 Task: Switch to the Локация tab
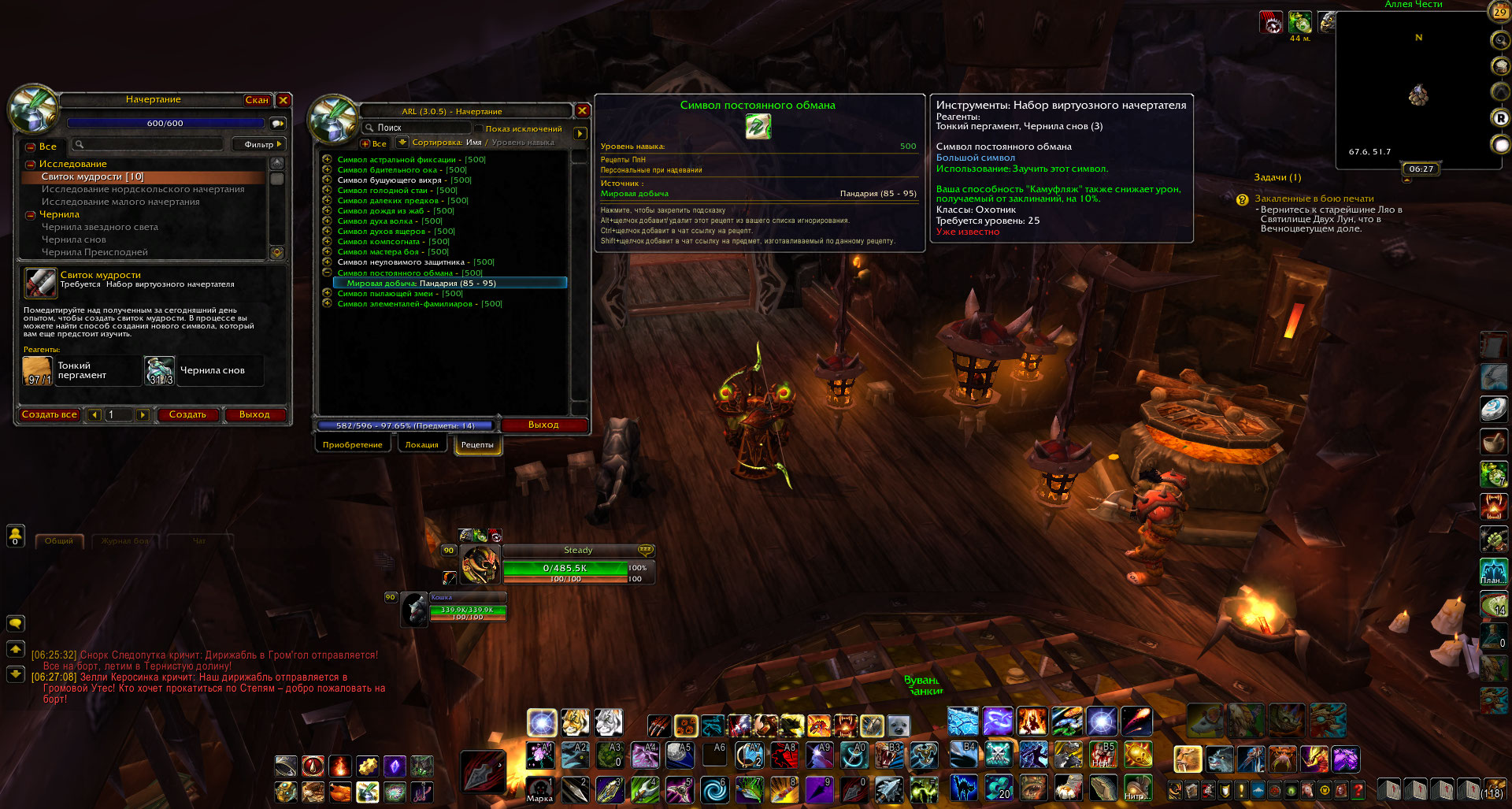[x=421, y=445]
